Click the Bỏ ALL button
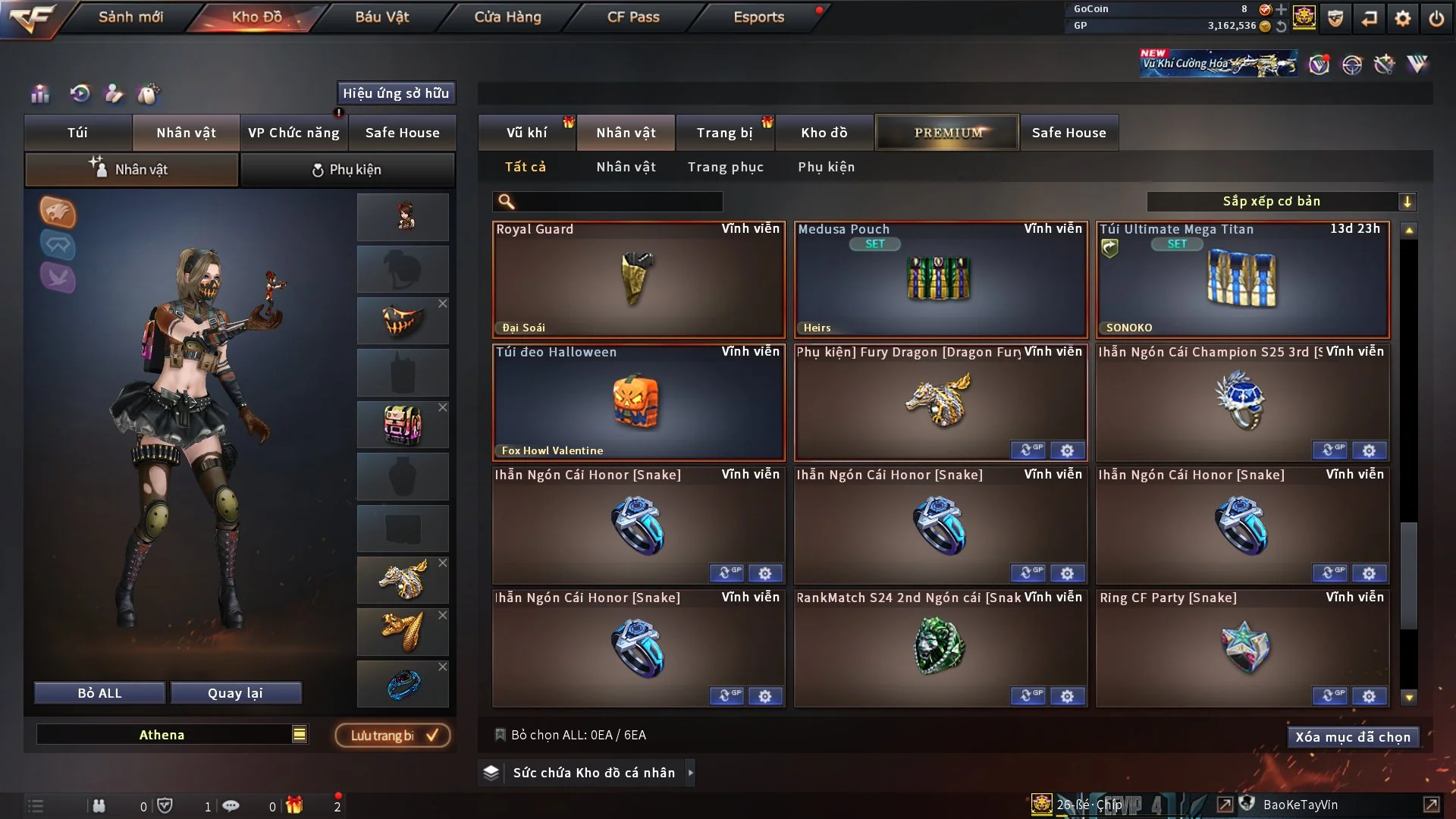This screenshot has width=1456, height=819. (99, 693)
